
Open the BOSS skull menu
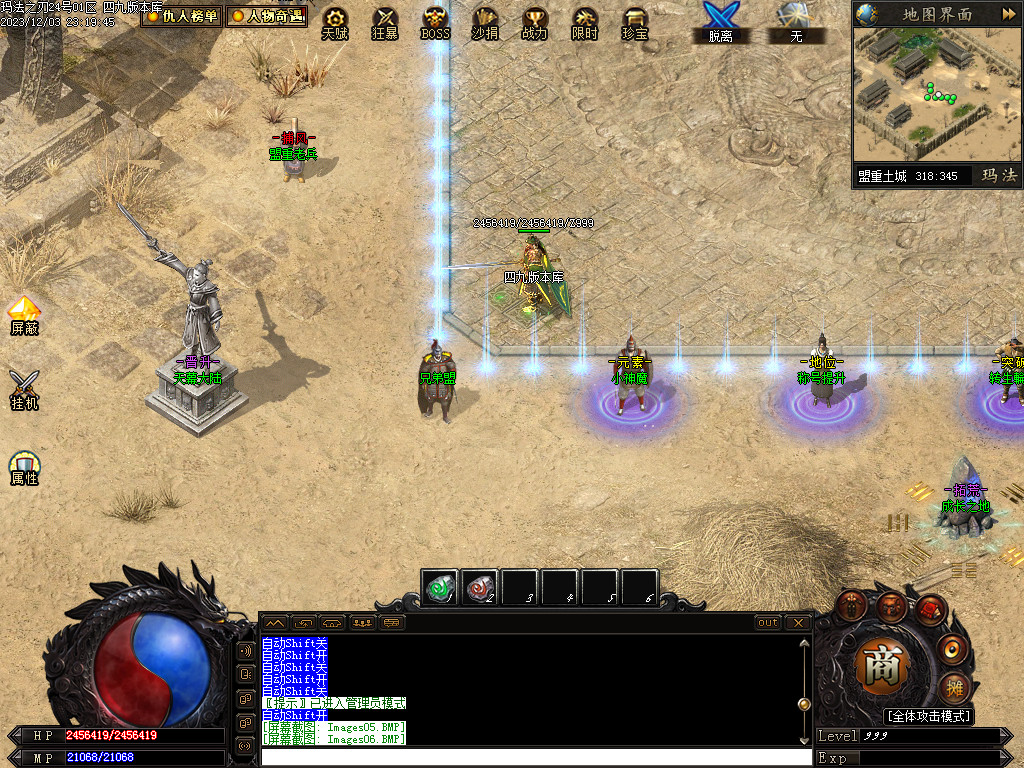pos(435,22)
